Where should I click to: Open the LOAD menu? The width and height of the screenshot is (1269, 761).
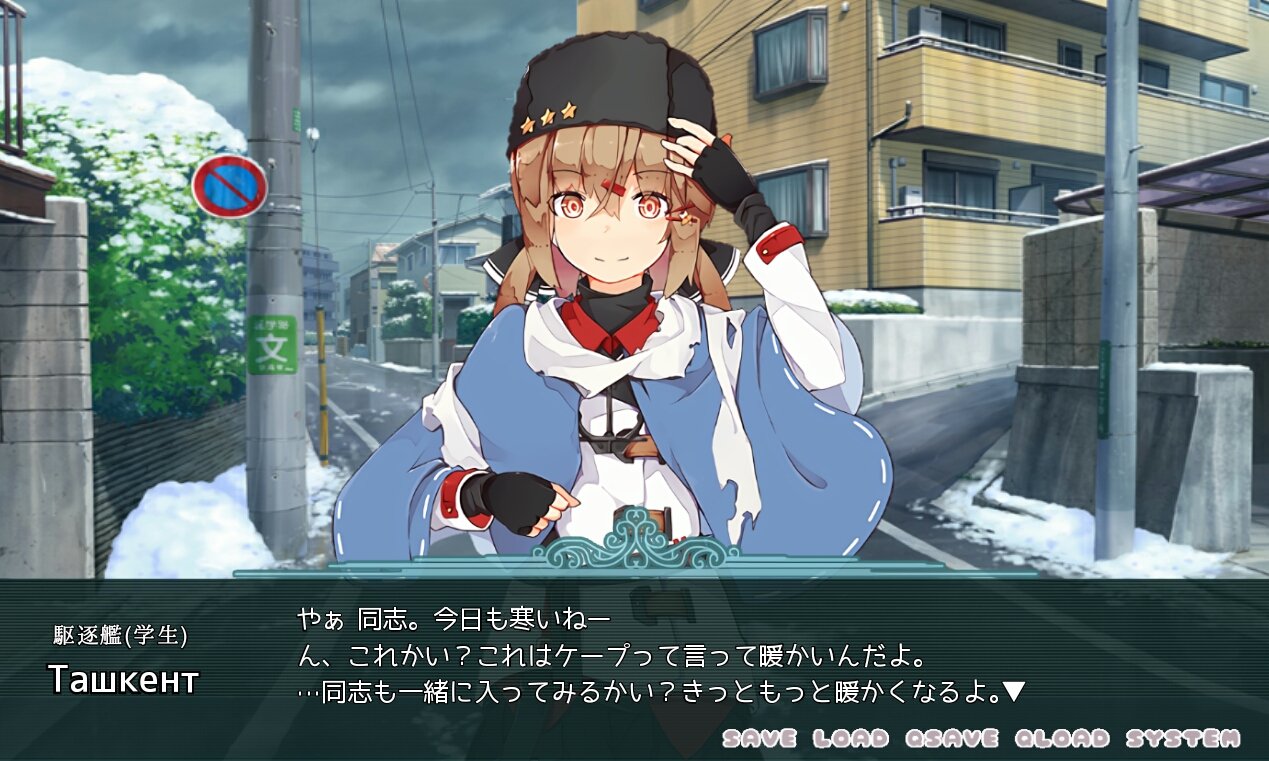click(x=850, y=739)
